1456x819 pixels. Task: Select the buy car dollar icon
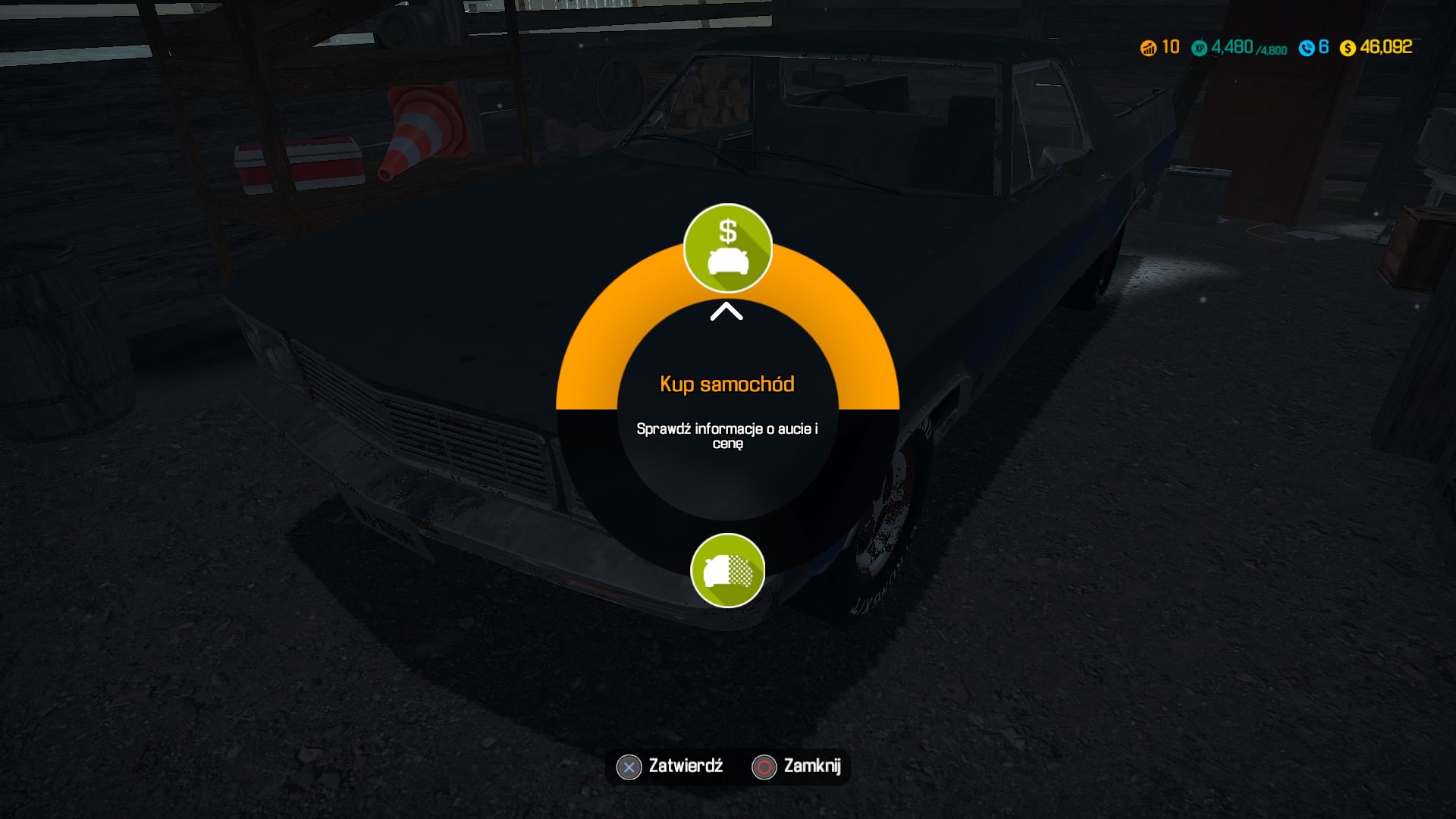tap(727, 248)
